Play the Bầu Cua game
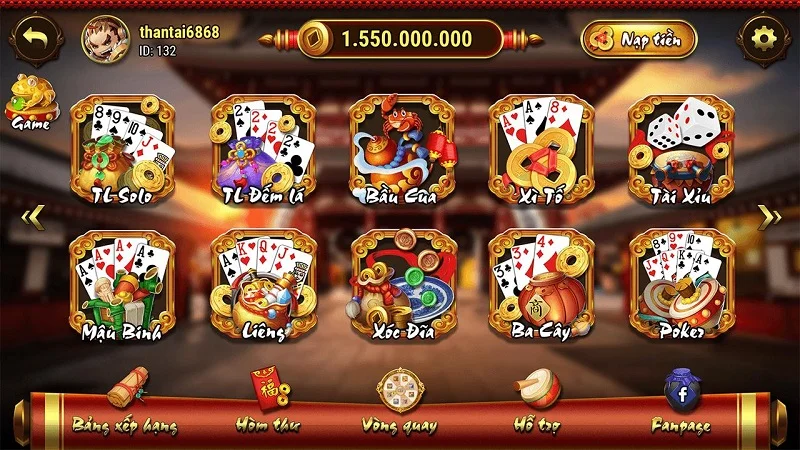800x450 pixels. coord(402,150)
